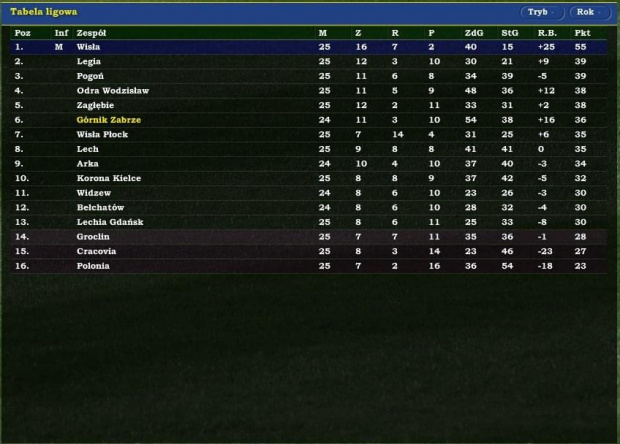Open the Legia team row
The height and width of the screenshot is (444, 620).
(89, 61)
